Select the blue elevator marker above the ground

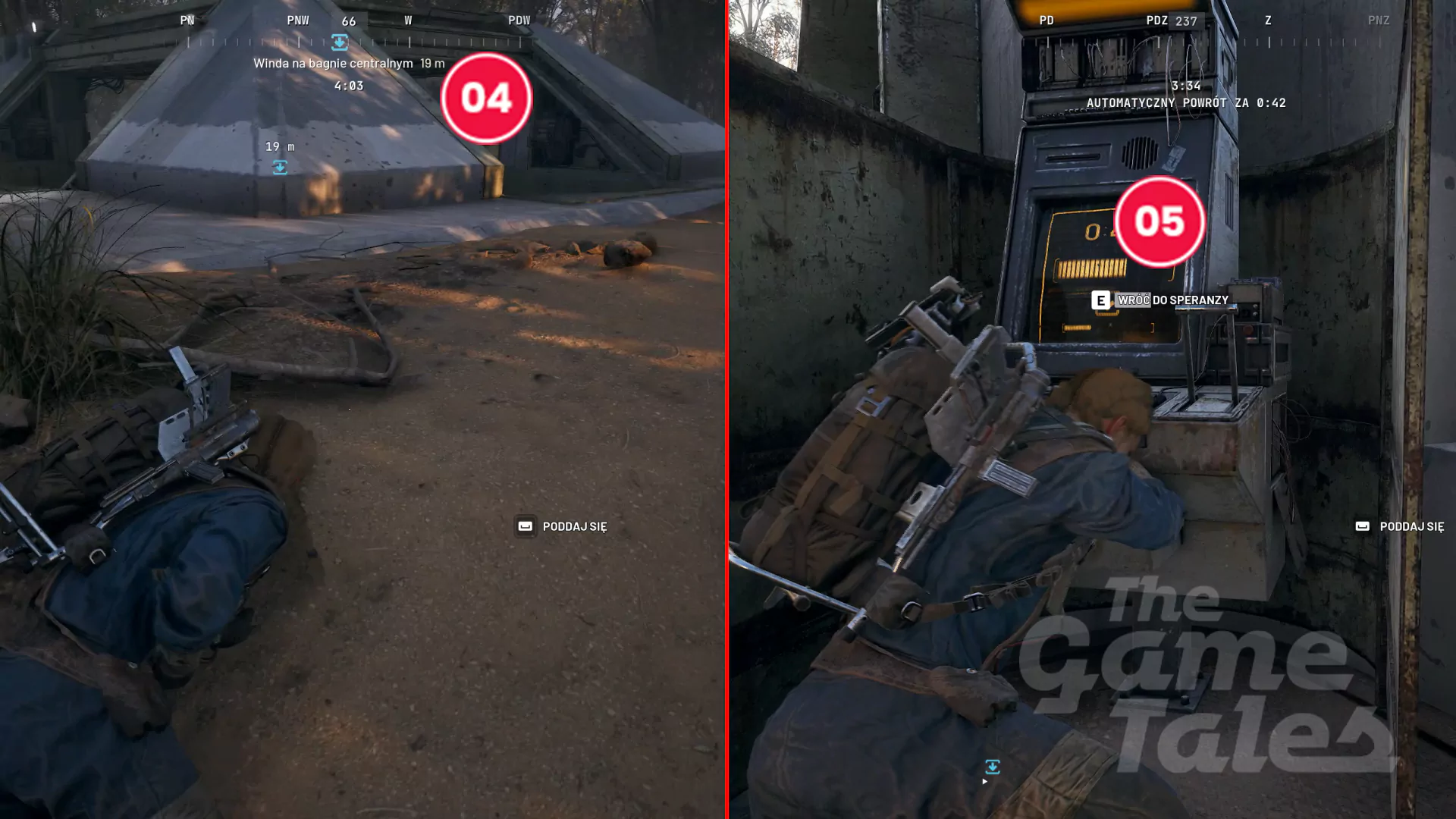click(281, 168)
